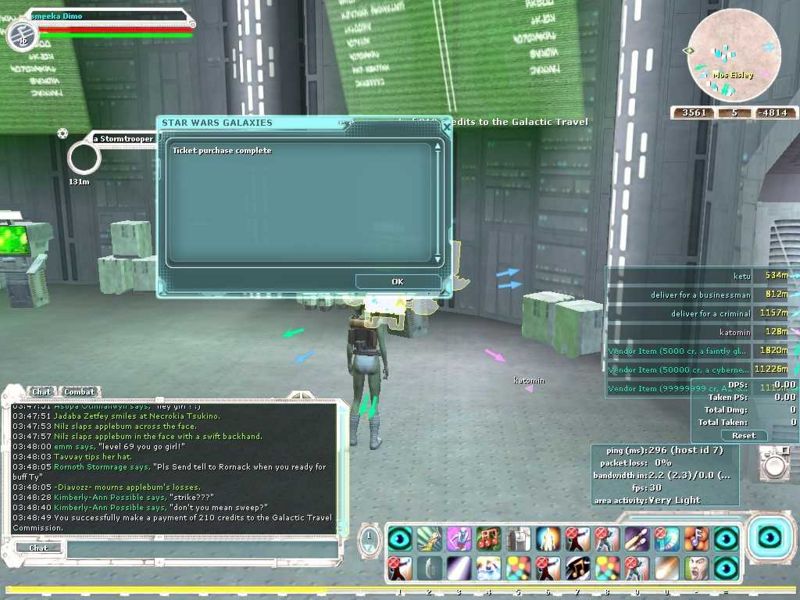The width and height of the screenshot is (800, 600).
Task: Open the Chat tab
Action: coord(41,391)
